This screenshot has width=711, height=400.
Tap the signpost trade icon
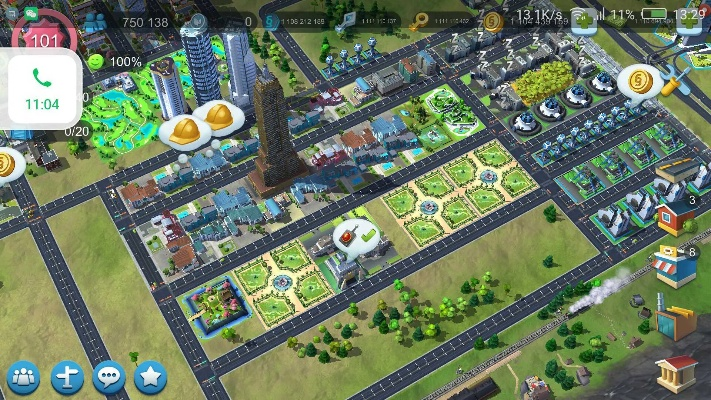66,377
